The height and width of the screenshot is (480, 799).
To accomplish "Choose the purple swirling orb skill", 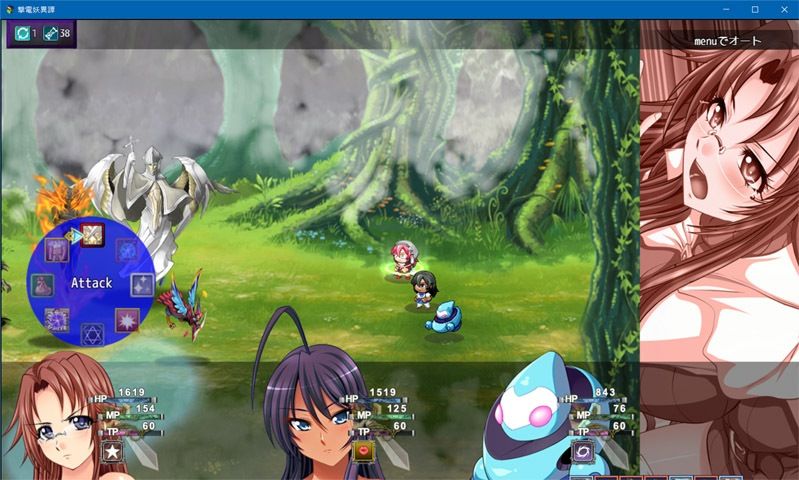I will [56, 320].
